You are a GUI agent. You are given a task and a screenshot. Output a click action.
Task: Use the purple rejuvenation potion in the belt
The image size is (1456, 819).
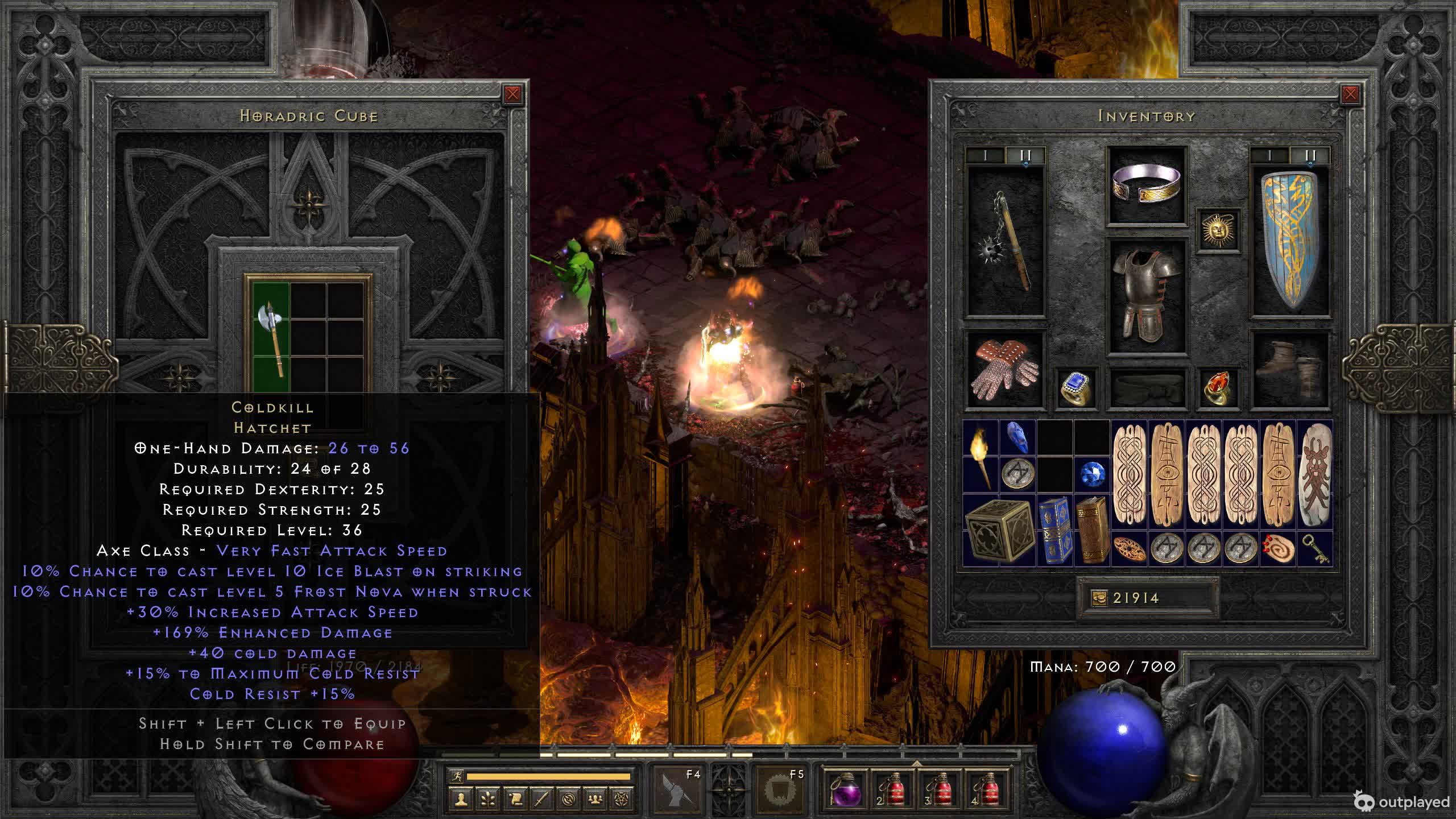pos(846,789)
